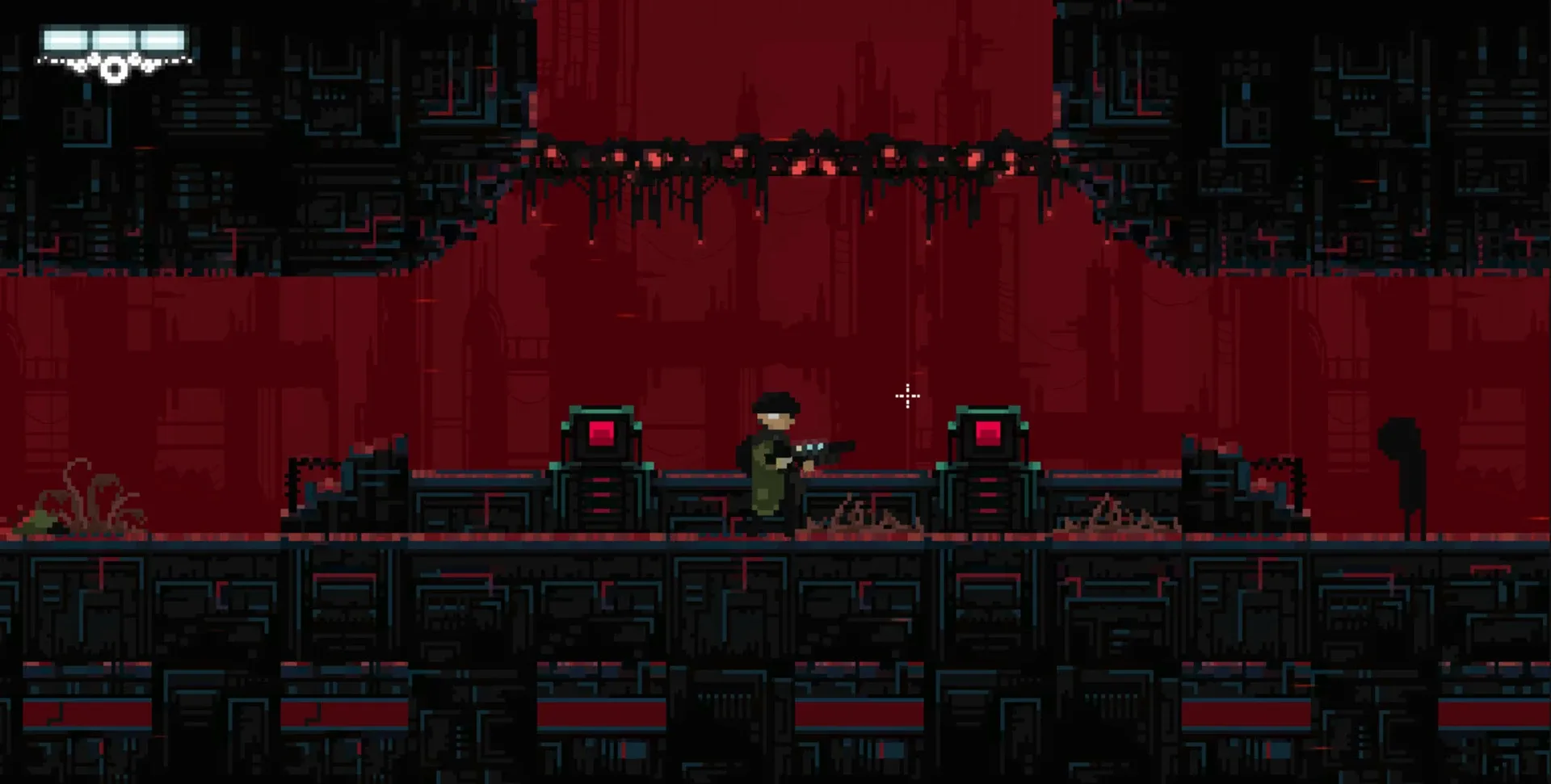Image resolution: width=1551 pixels, height=784 pixels.
Task: Click the middle health bar segment
Action: pos(115,40)
